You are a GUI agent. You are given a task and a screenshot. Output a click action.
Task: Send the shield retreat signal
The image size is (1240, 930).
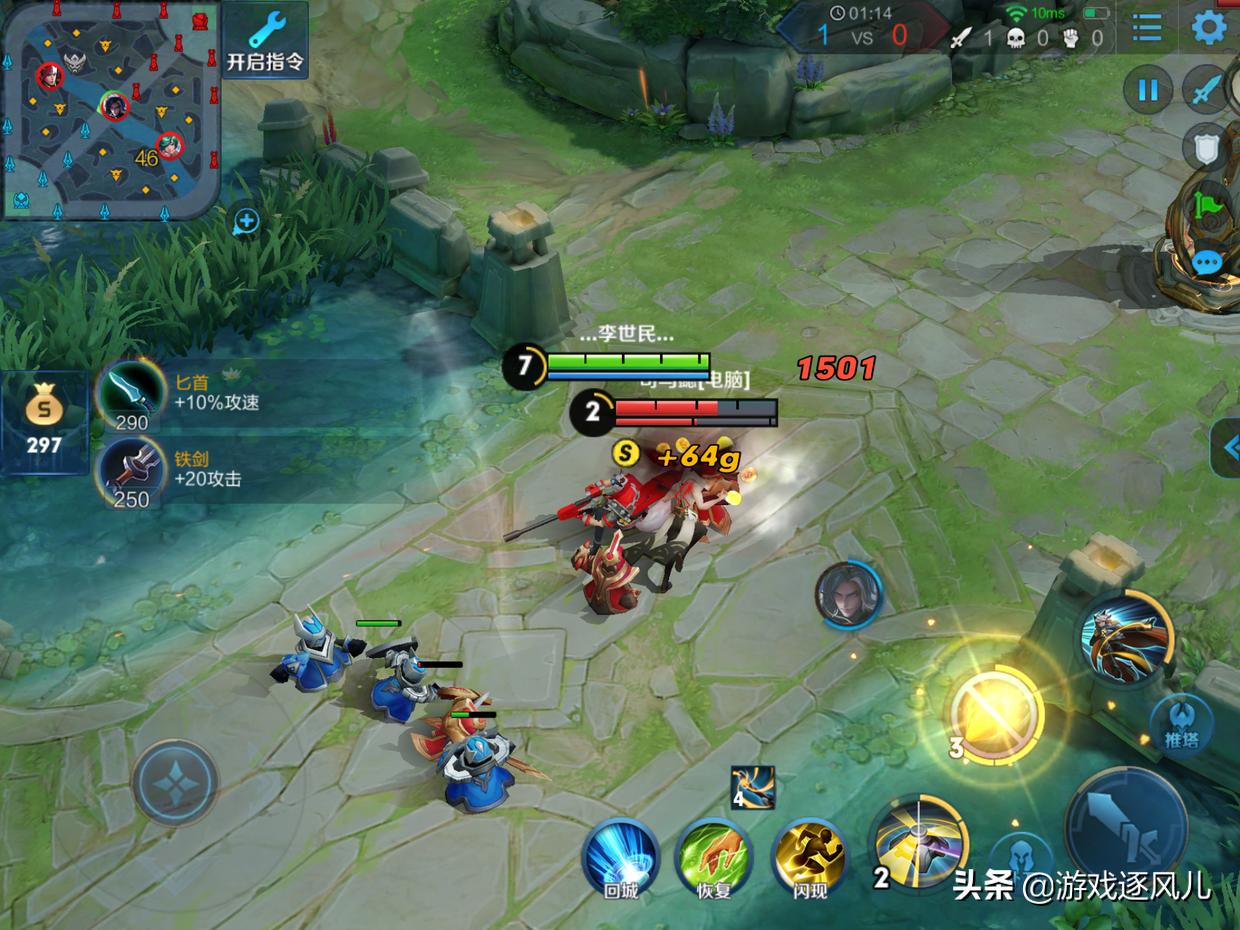pyautogui.click(x=1206, y=148)
